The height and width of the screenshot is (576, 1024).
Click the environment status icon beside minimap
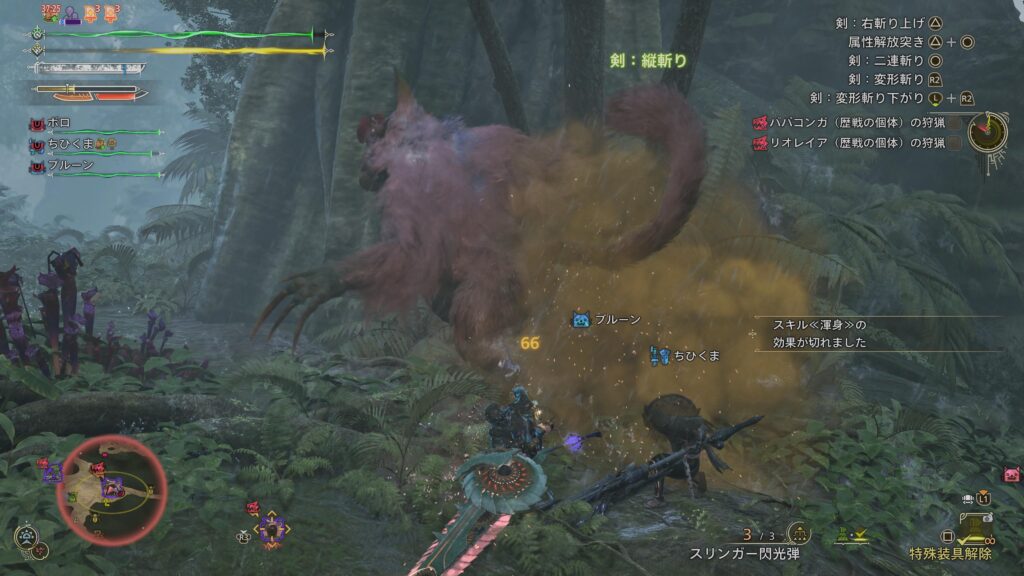coord(26,537)
